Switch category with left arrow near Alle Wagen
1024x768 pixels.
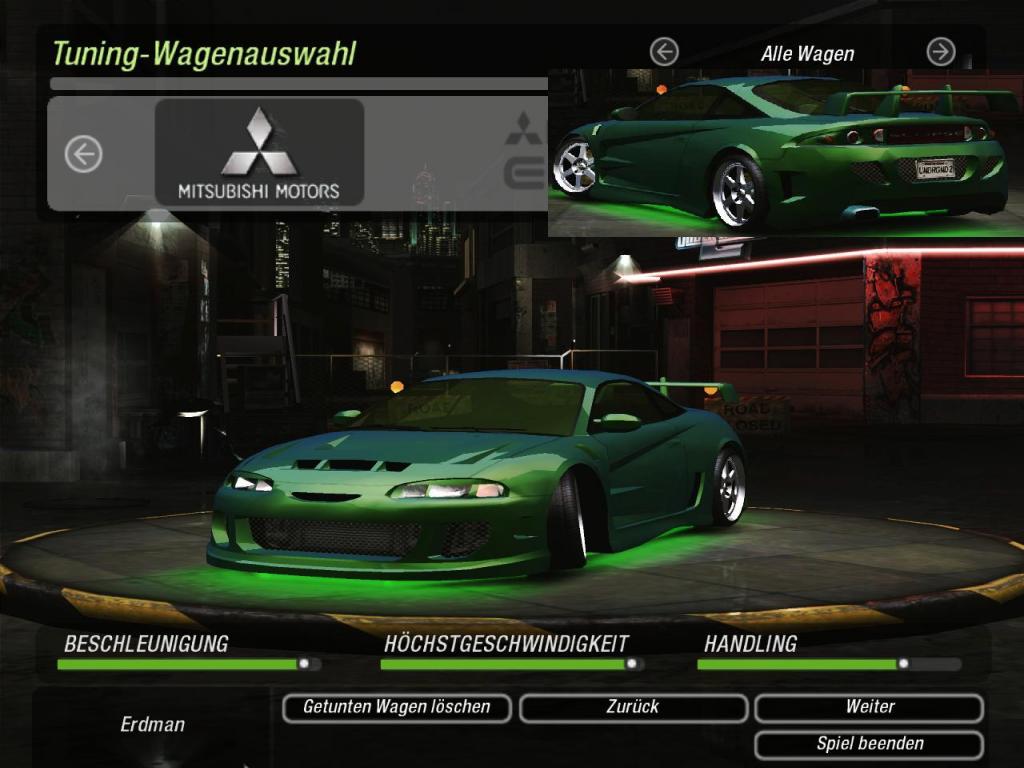tap(664, 51)
